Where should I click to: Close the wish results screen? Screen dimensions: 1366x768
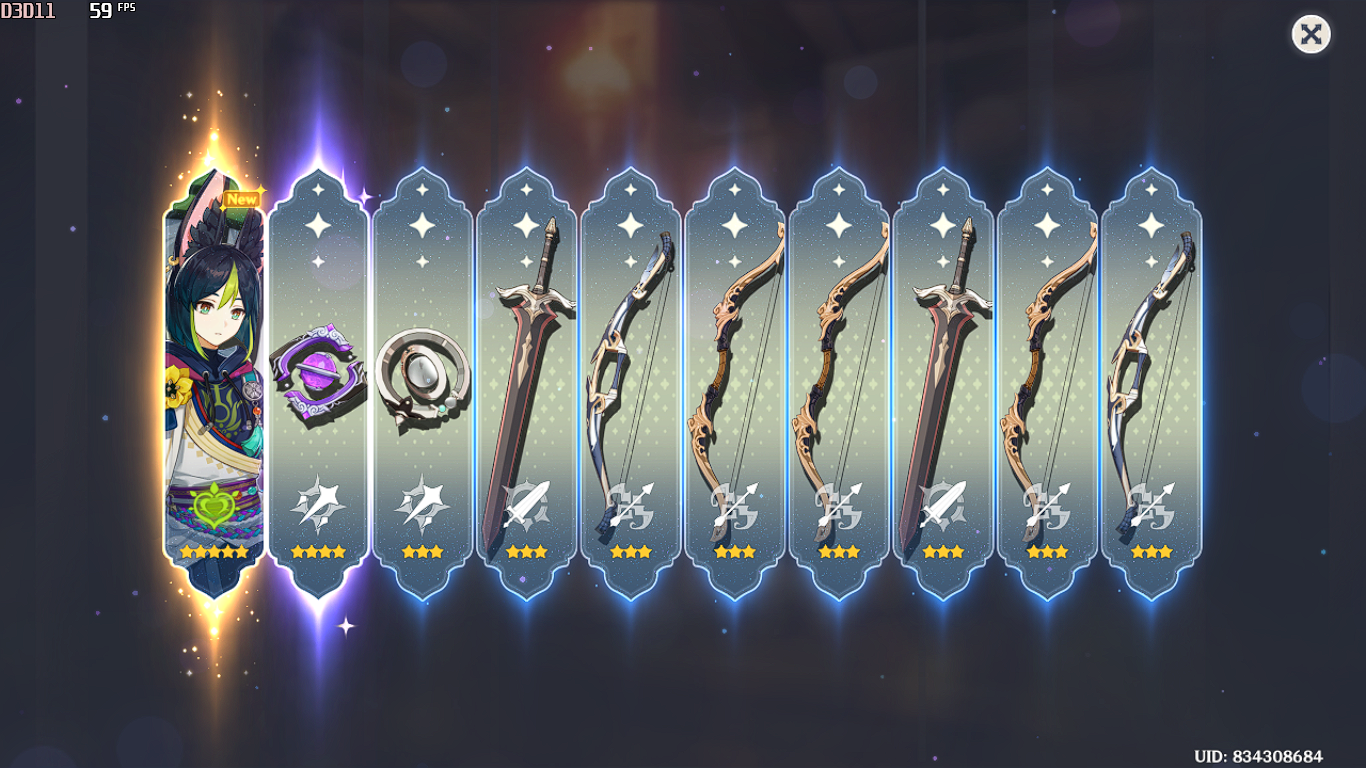(x=1311, y=35)
